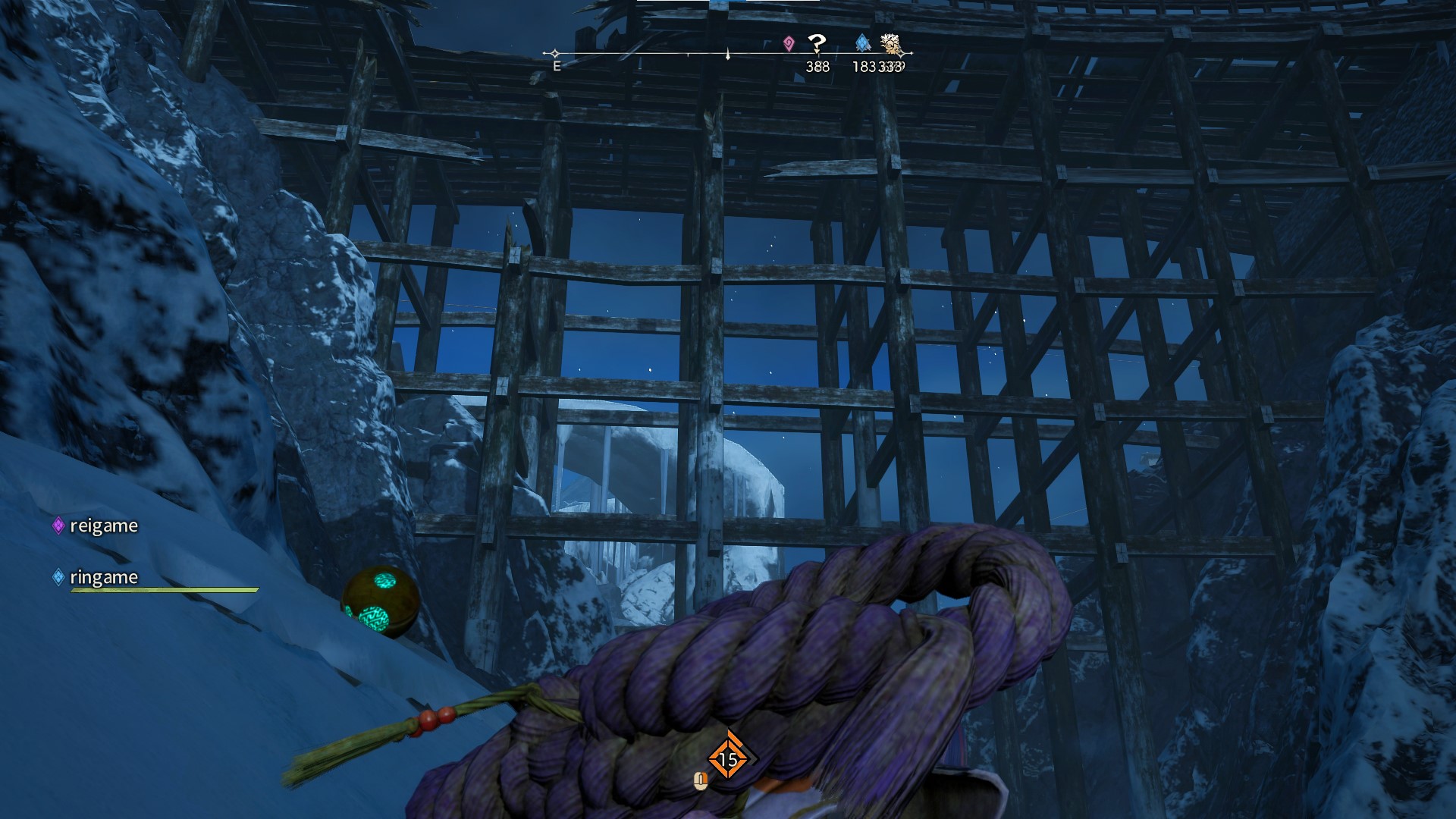Select the blue diamond player marker on compass
Screen dimensions: 1456x819
pos(862,42)
